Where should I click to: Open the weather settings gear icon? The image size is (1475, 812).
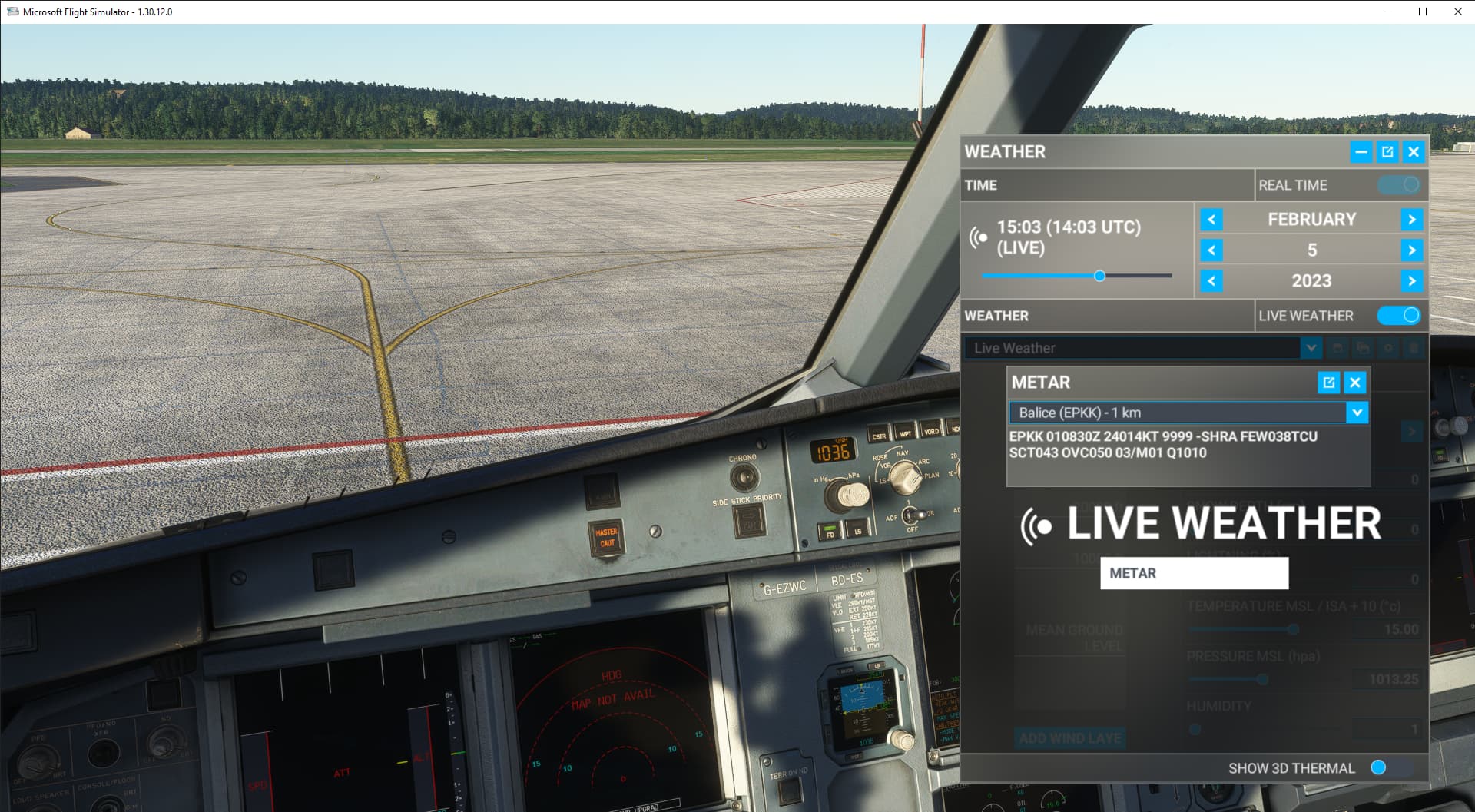pyautogui.click(x=1387, y=348)
